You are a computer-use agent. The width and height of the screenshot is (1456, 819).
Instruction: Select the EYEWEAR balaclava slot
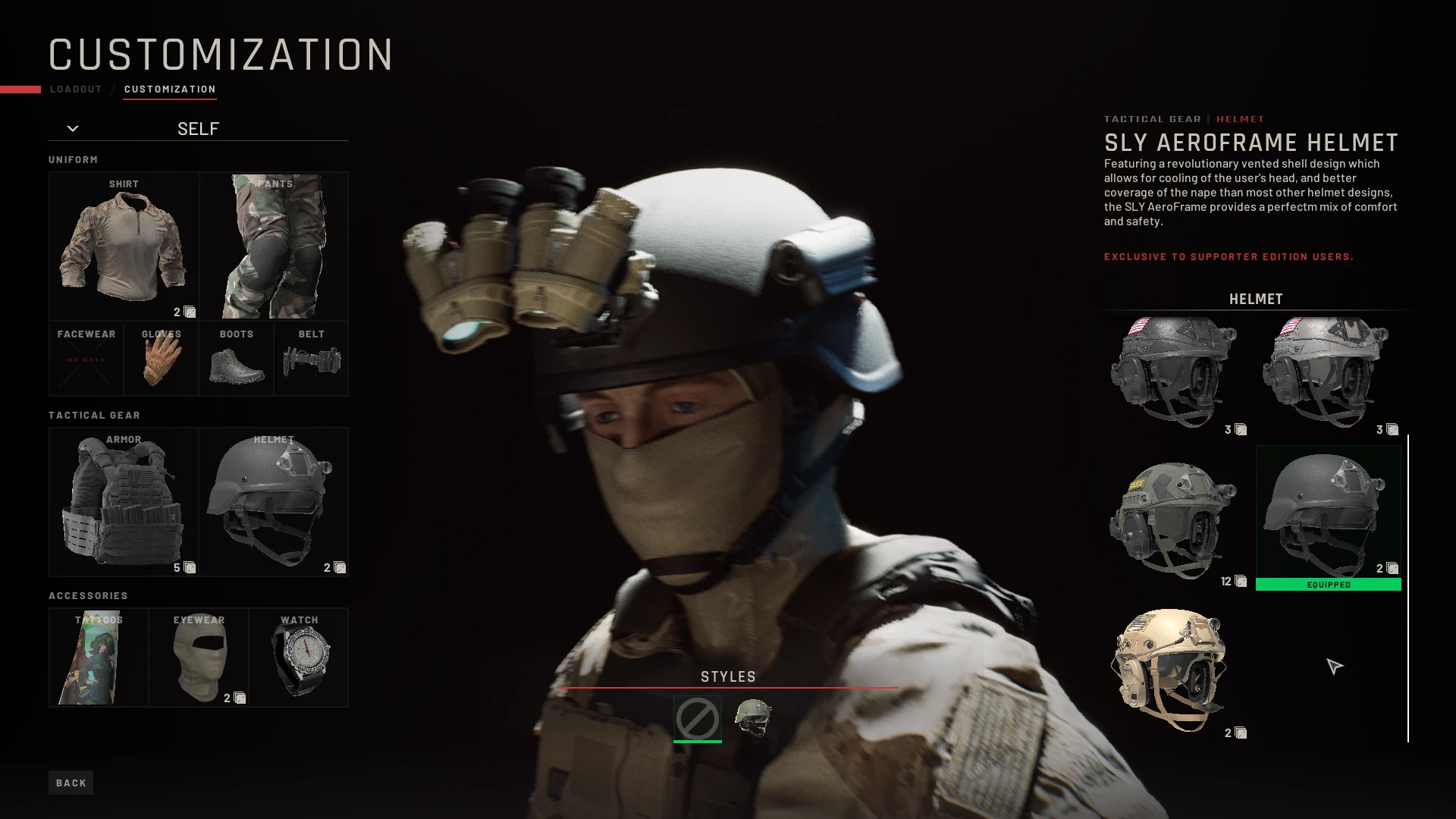tap(199, 657)
